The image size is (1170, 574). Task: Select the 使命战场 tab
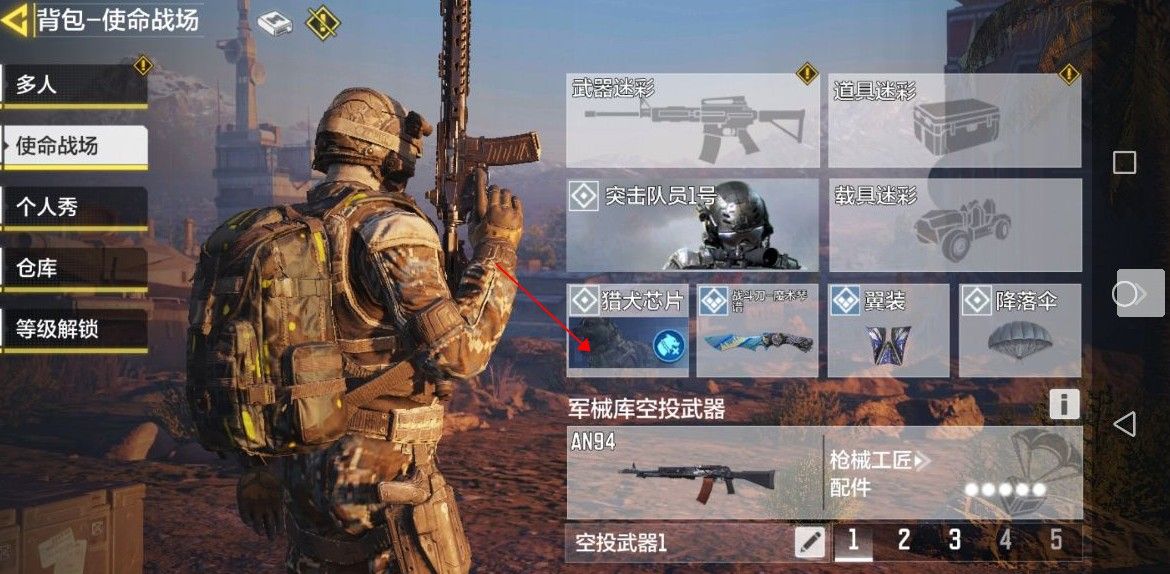[74, 146]
